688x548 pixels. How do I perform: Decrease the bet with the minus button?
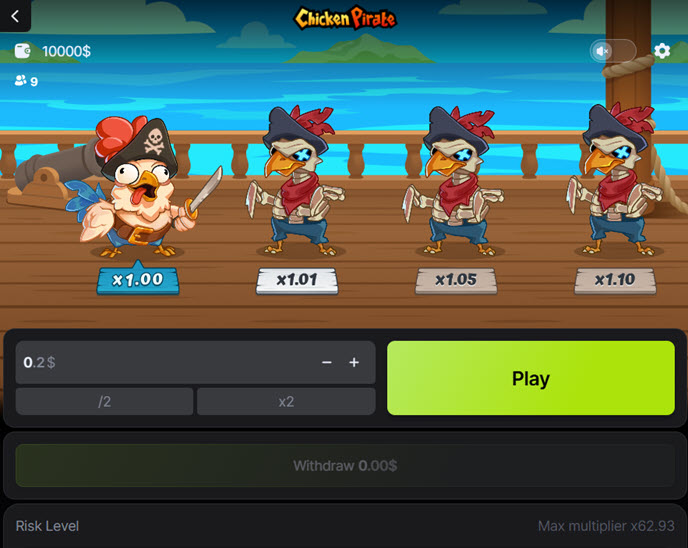327,363
